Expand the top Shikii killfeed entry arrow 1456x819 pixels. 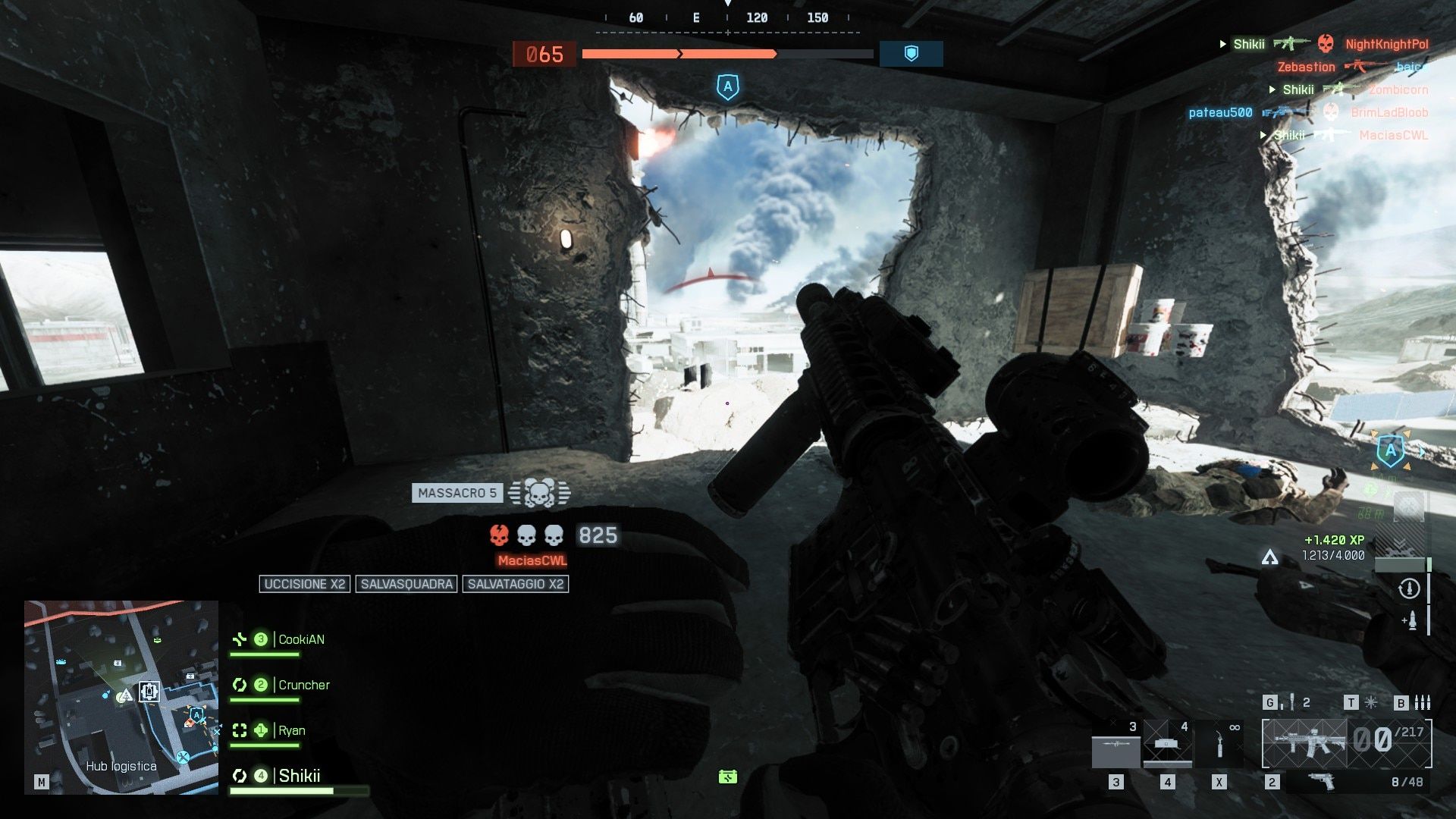[x=1222, y=44]
